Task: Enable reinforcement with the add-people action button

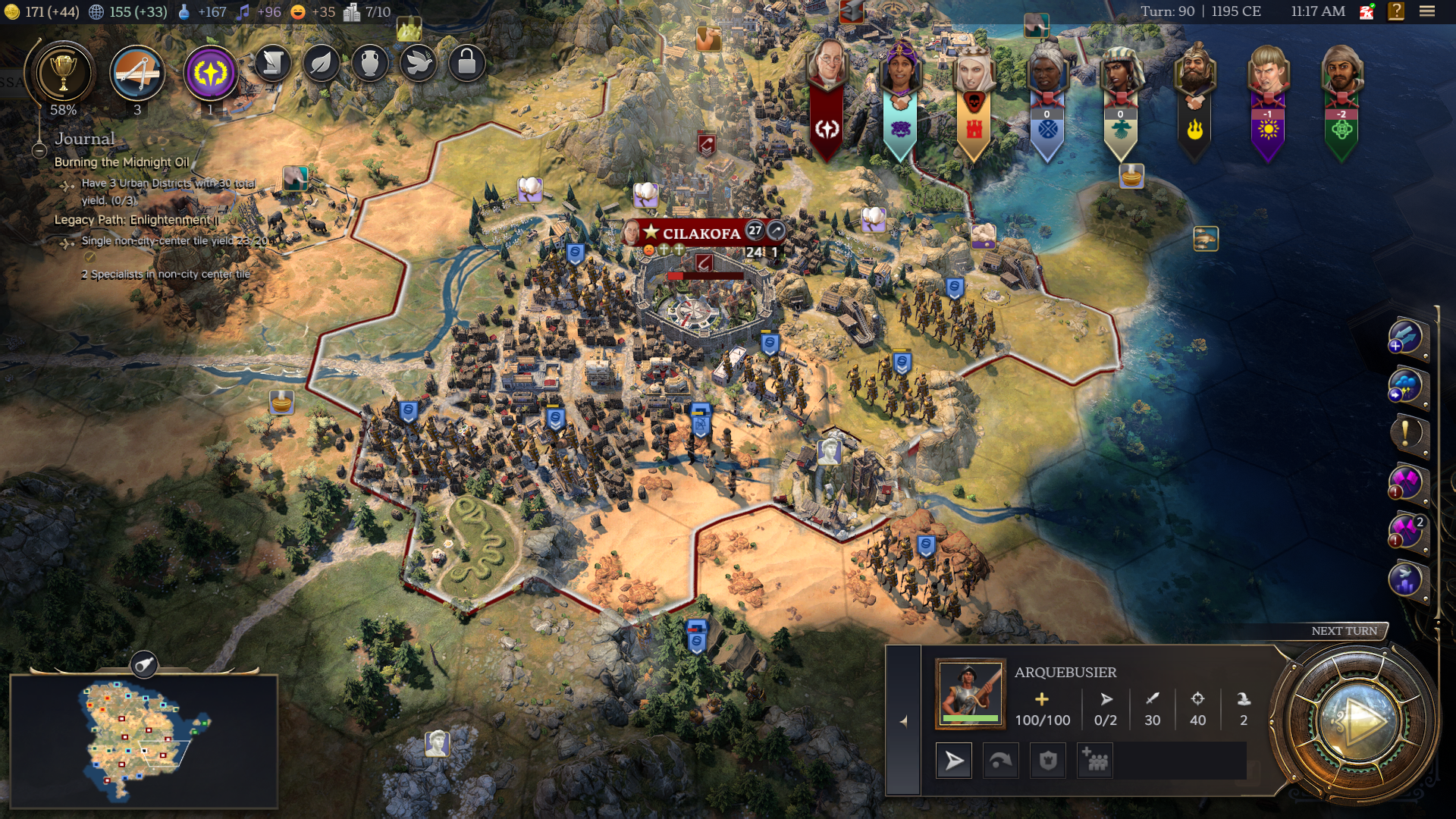Action: pos(1095,760)
